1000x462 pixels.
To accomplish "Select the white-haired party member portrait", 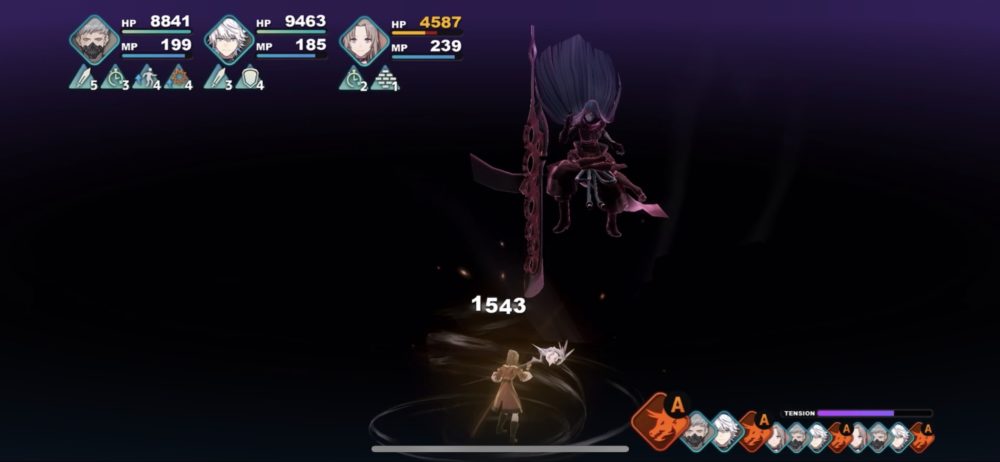I will tap(229, 40).
